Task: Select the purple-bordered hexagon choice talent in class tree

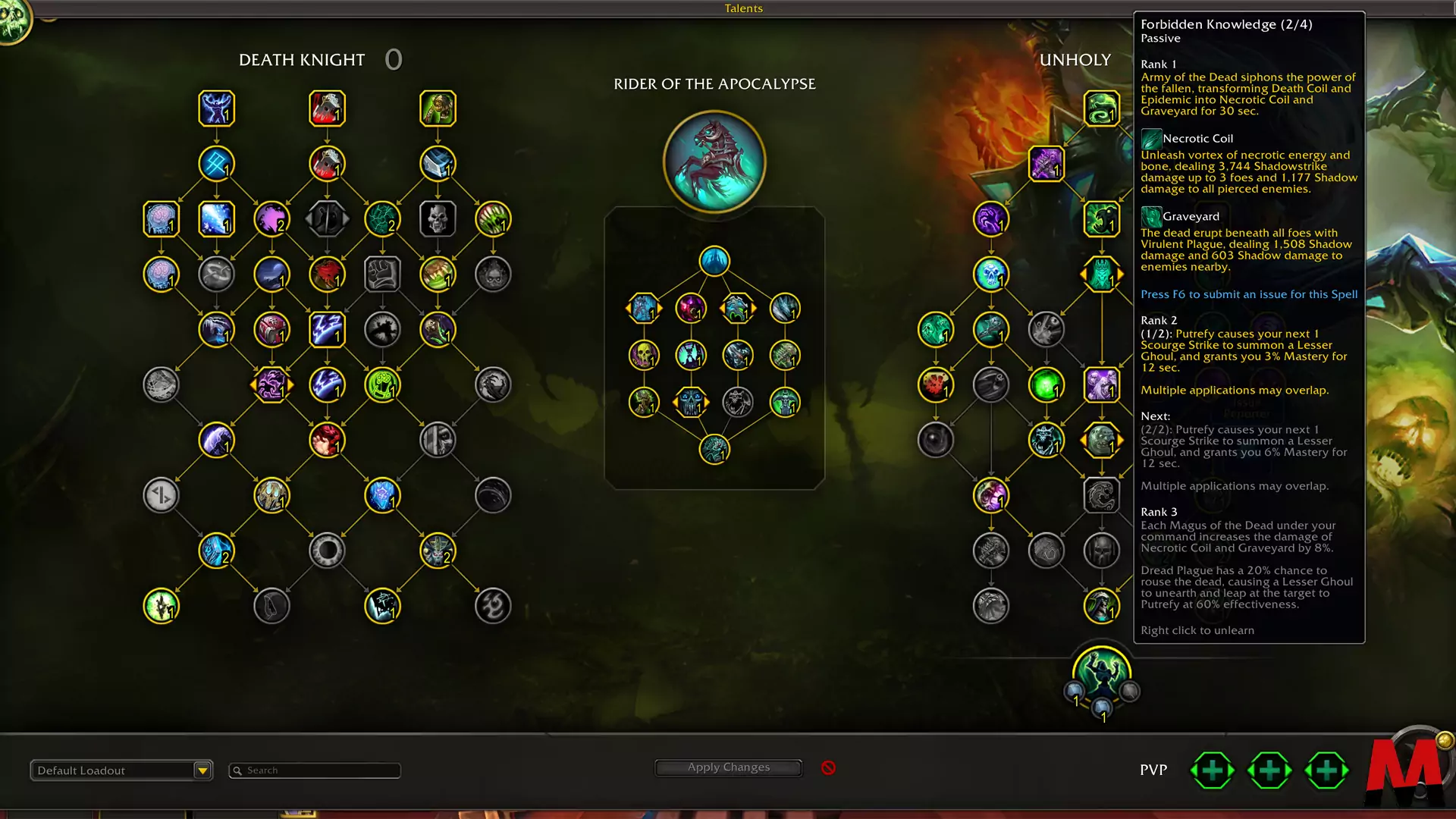Action: click(x=271, y=385)
